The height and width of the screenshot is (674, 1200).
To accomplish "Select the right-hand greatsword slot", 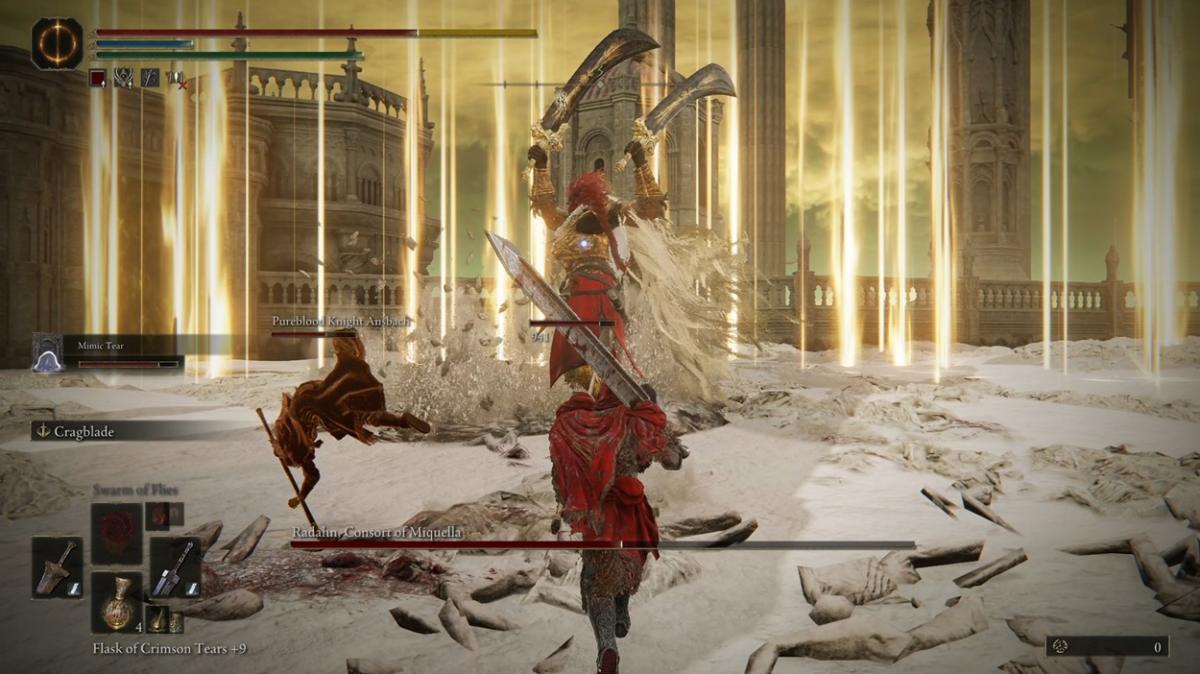I will coord(176,567).
